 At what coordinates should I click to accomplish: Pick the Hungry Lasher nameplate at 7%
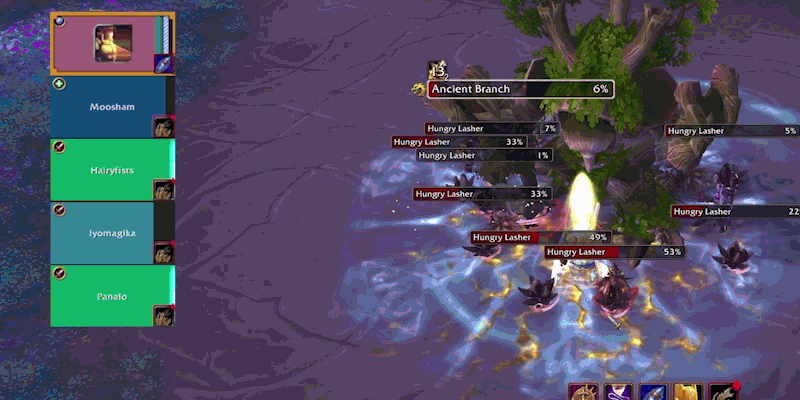(x=491, y=128)
